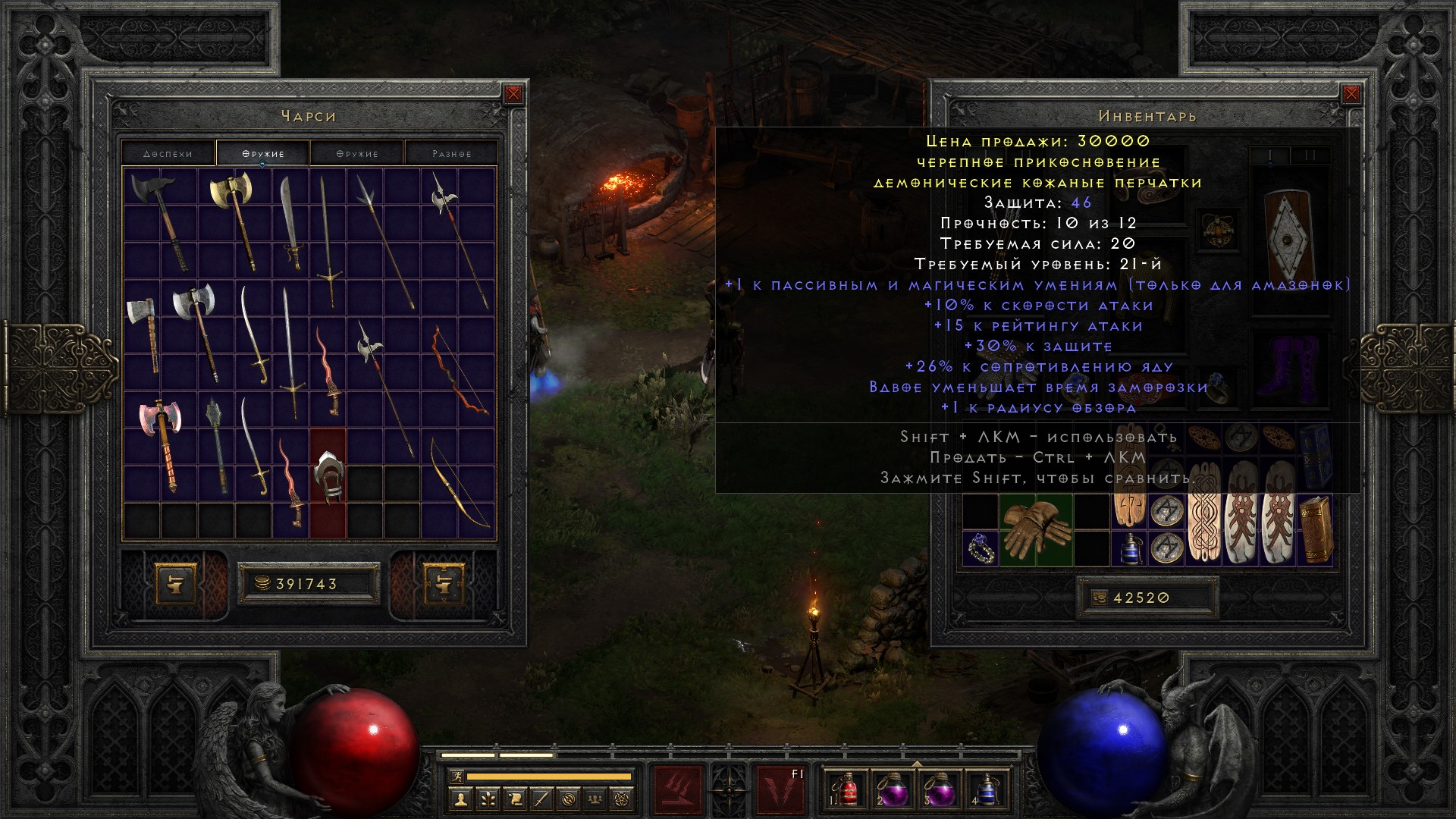Open the character sheet from the bottom bar
Image resolution: width=1456 pixels, height=819 pixels.
pyautogui.click(x=460, y=799)
